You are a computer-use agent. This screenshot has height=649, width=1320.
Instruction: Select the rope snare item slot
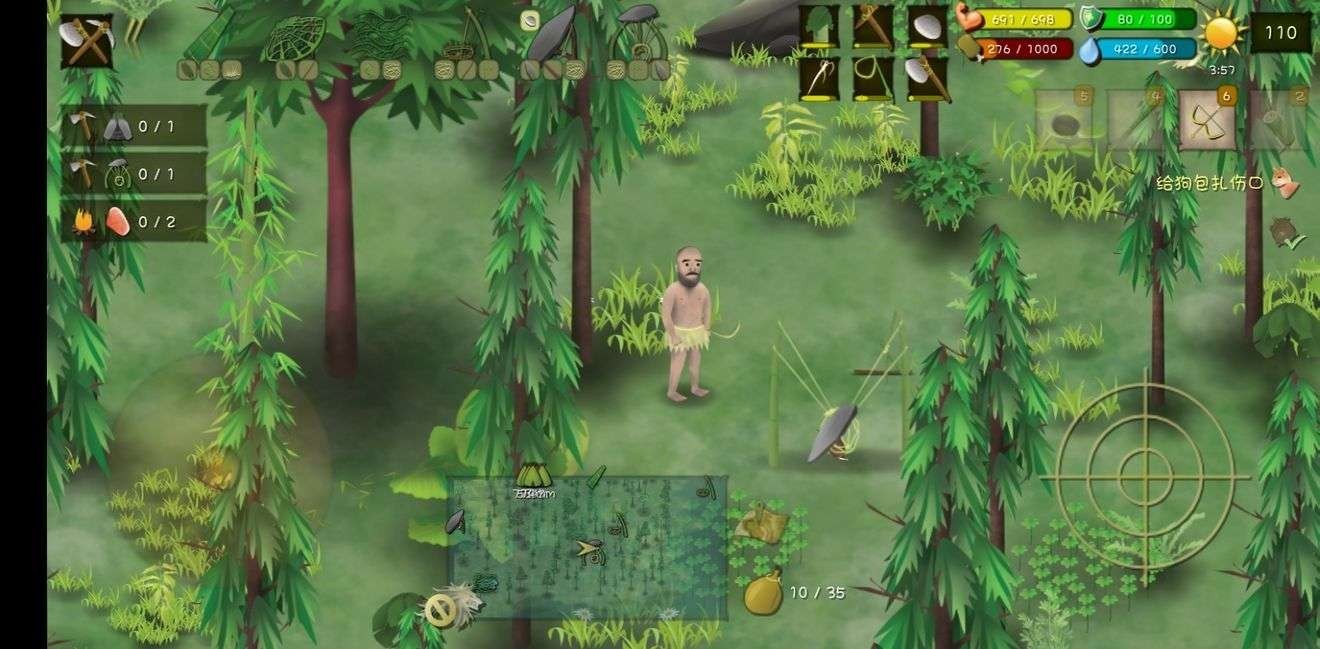click(873, 79)
